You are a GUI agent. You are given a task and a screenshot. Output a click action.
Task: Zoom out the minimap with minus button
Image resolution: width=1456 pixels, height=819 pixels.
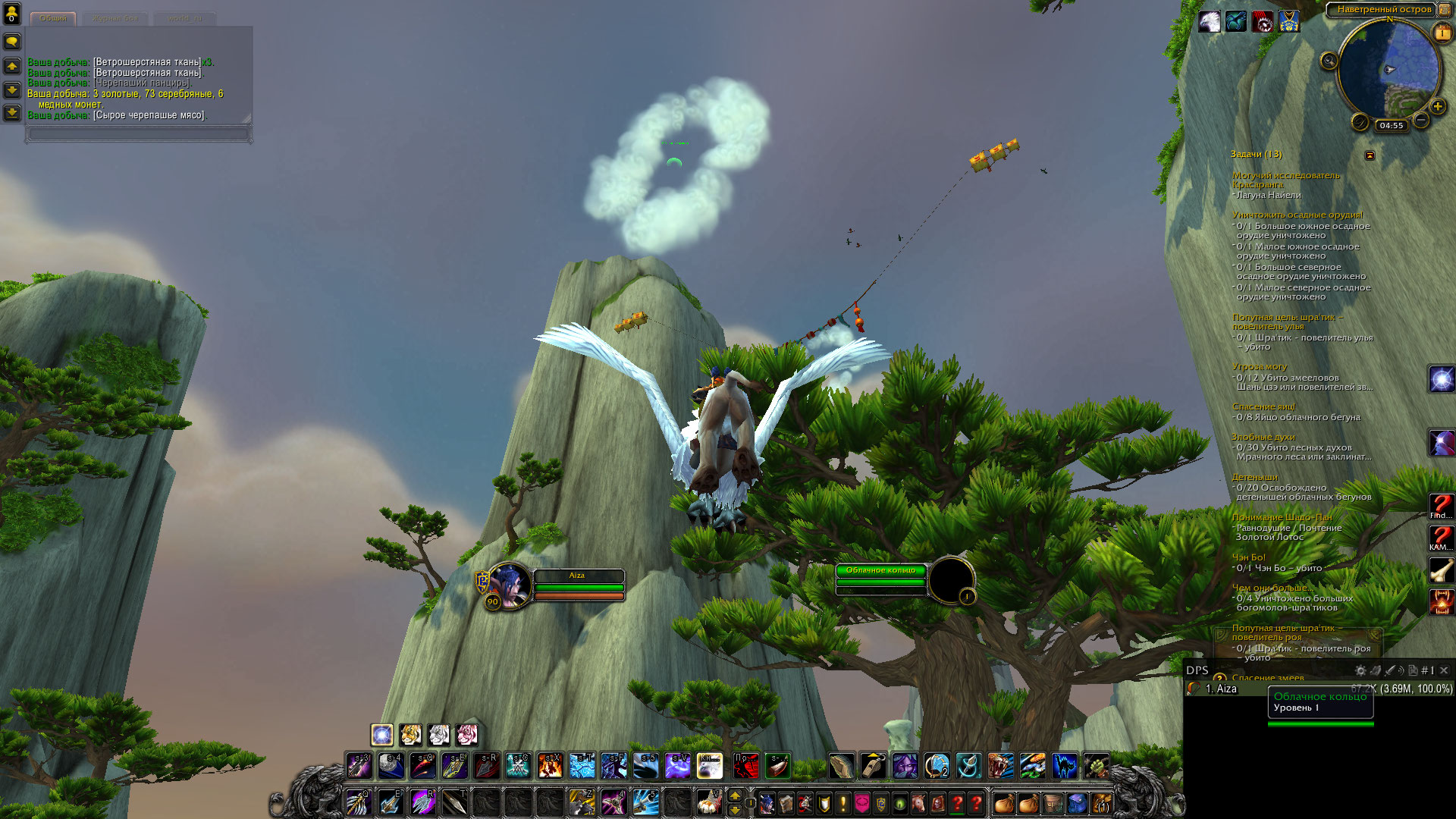click(1421, 121)
